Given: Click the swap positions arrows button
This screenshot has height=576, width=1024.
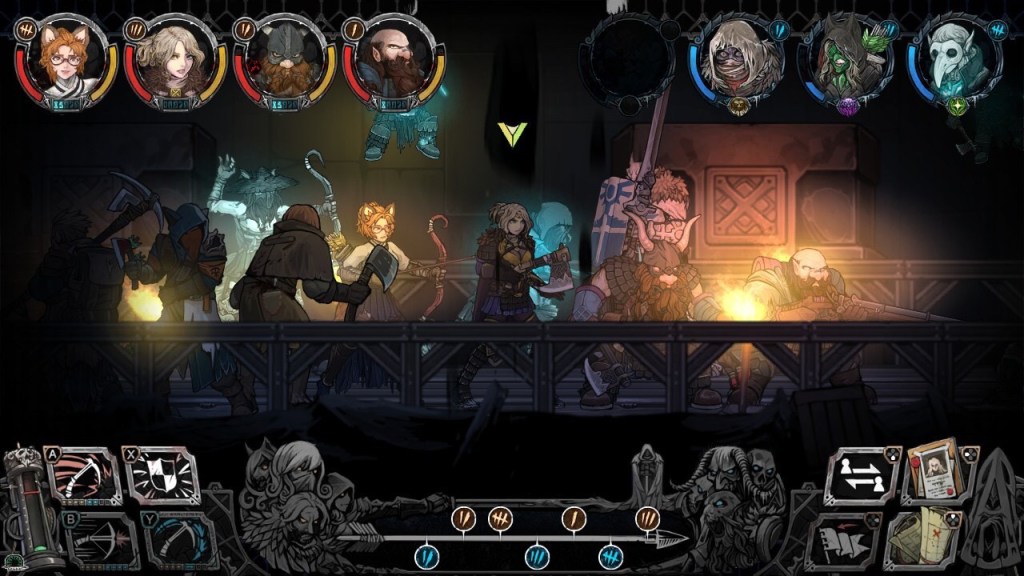Looking at the screenshot, I should [x=861, y=475].
